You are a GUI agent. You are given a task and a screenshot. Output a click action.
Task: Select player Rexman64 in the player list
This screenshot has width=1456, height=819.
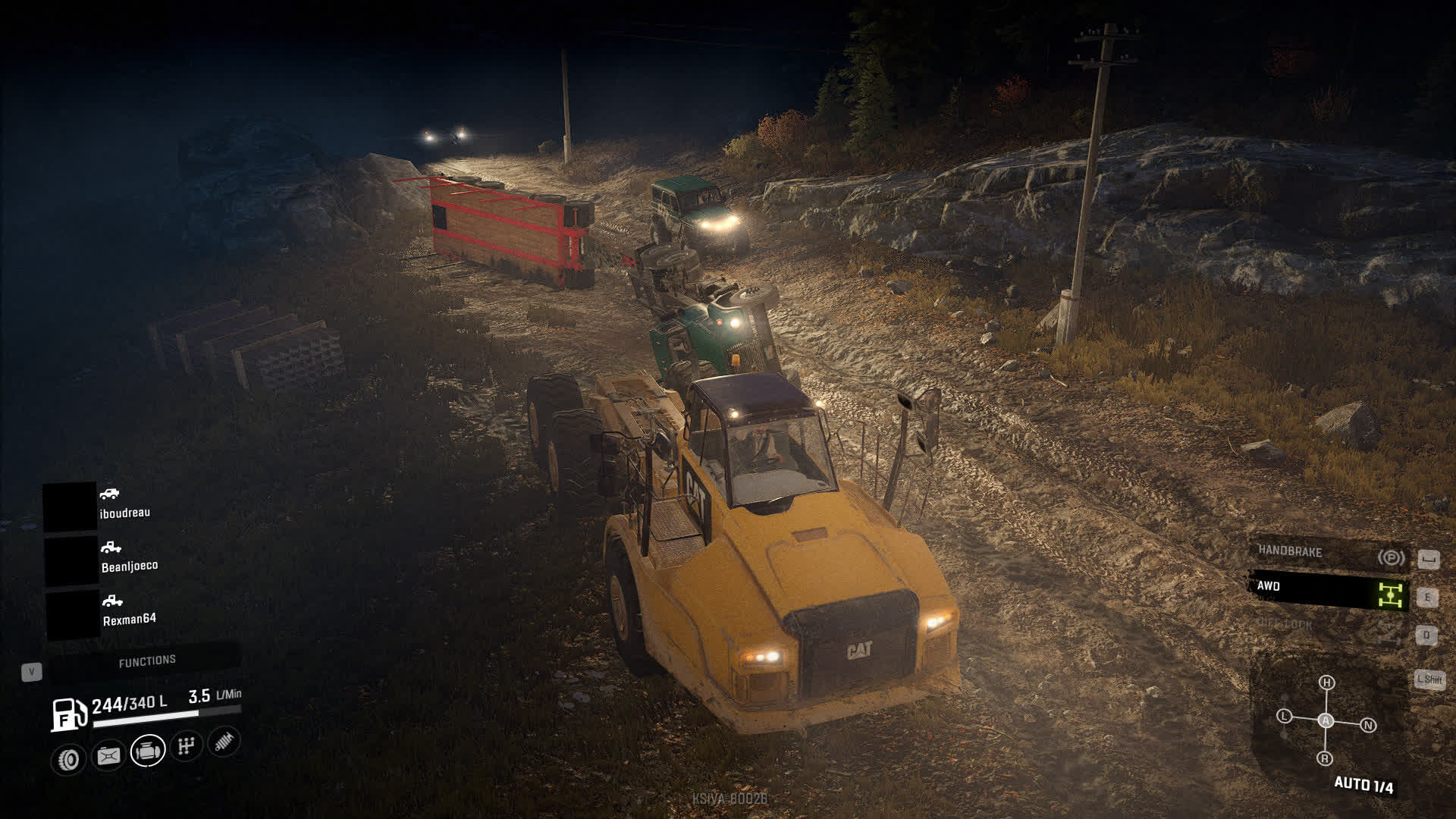[x=129, y=619]
